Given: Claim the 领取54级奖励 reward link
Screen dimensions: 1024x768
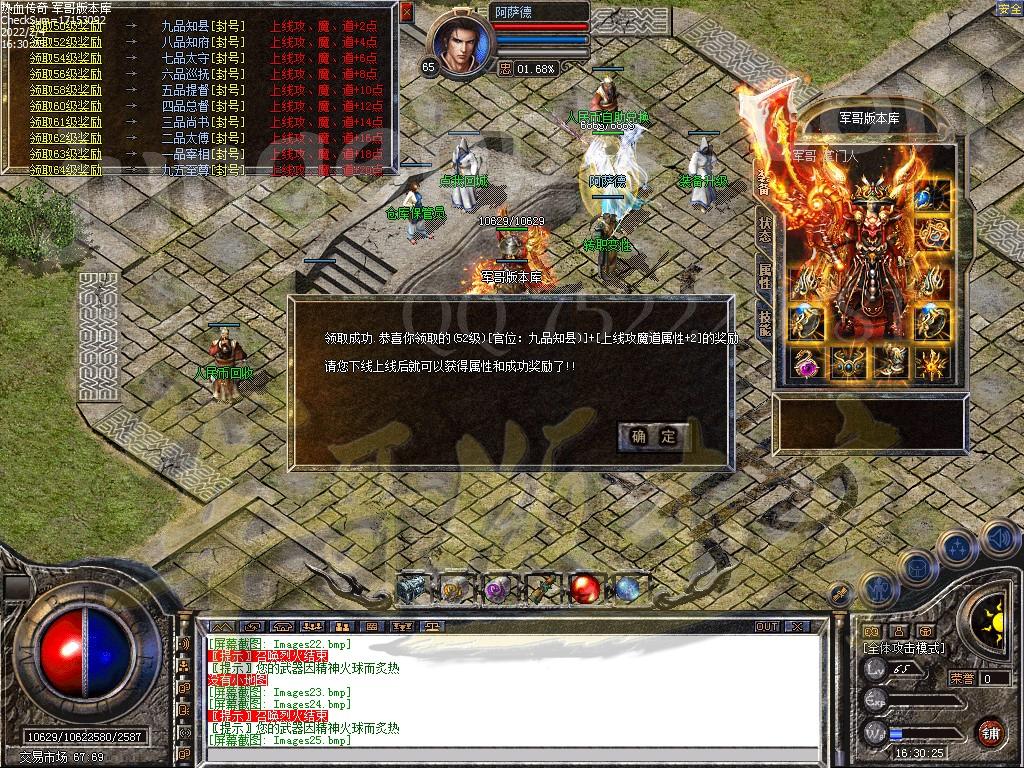Looking at the screenshot, I should click(66, 58).
